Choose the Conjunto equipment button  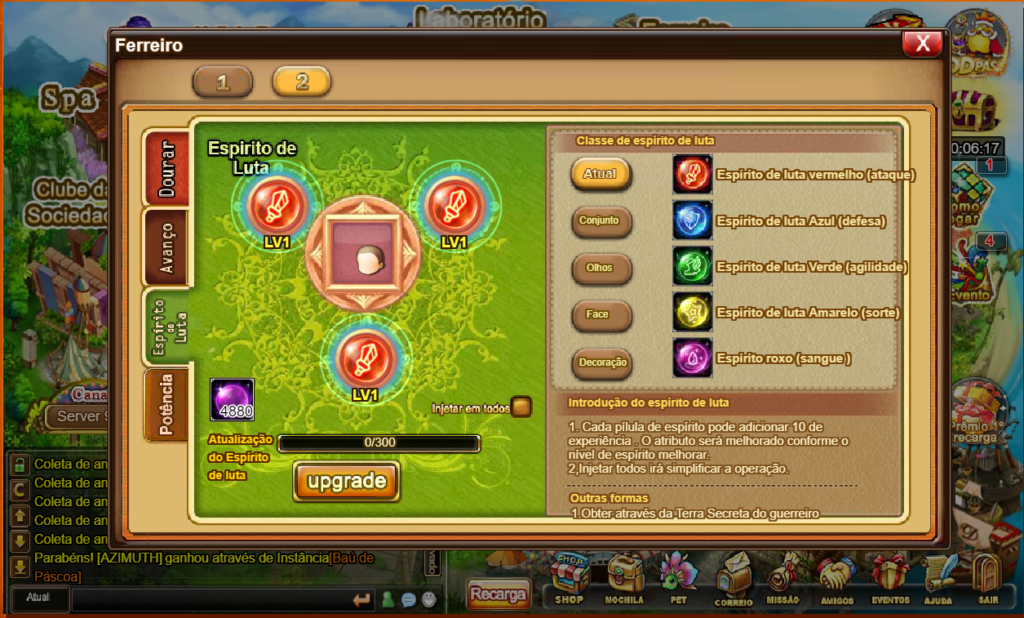600,221
